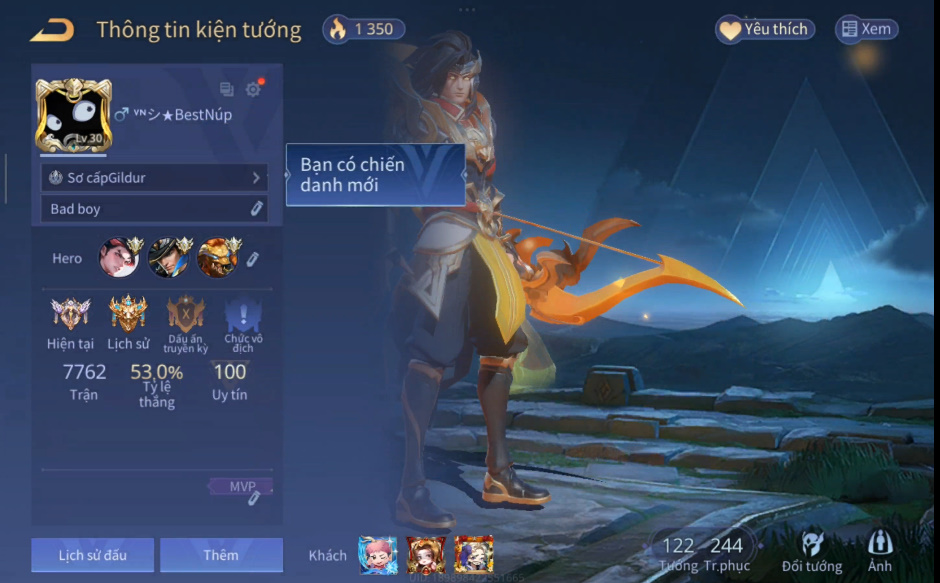Open the profile settings gear icon

[x=253, y=89]
